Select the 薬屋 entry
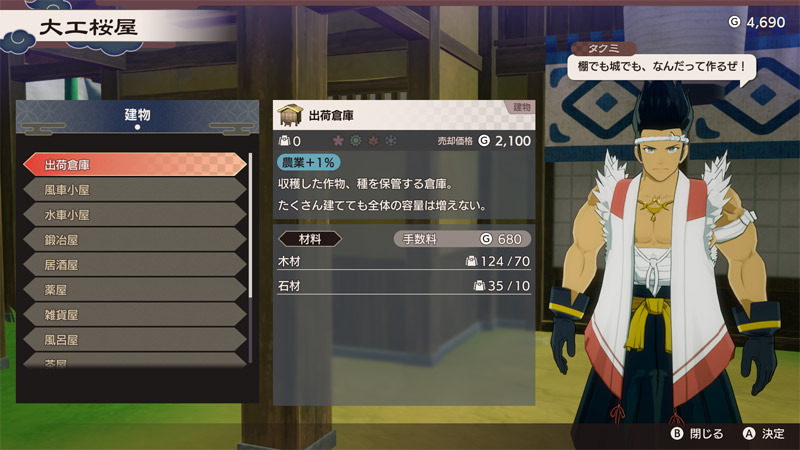Image resolution: width=800 pixels, height=450 pixels. [133, 290]
